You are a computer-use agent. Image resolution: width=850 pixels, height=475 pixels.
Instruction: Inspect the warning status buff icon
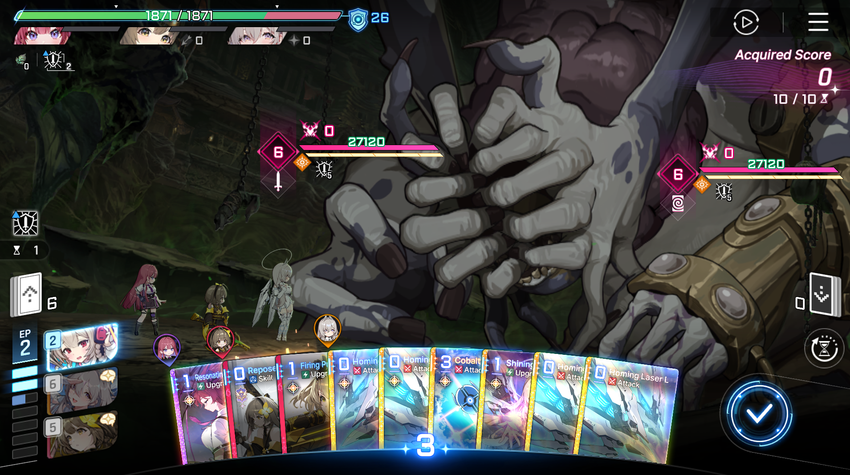click(x=25, y=222)
